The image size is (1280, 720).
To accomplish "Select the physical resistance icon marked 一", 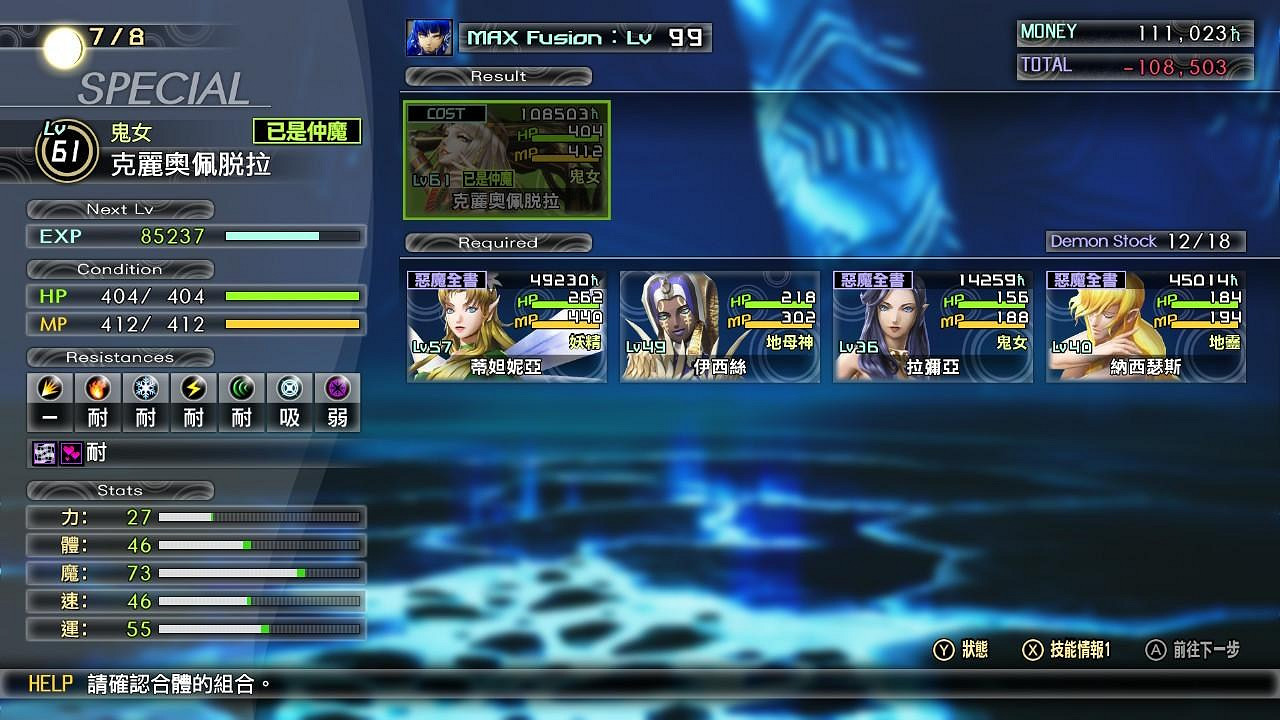I will 50,388.
